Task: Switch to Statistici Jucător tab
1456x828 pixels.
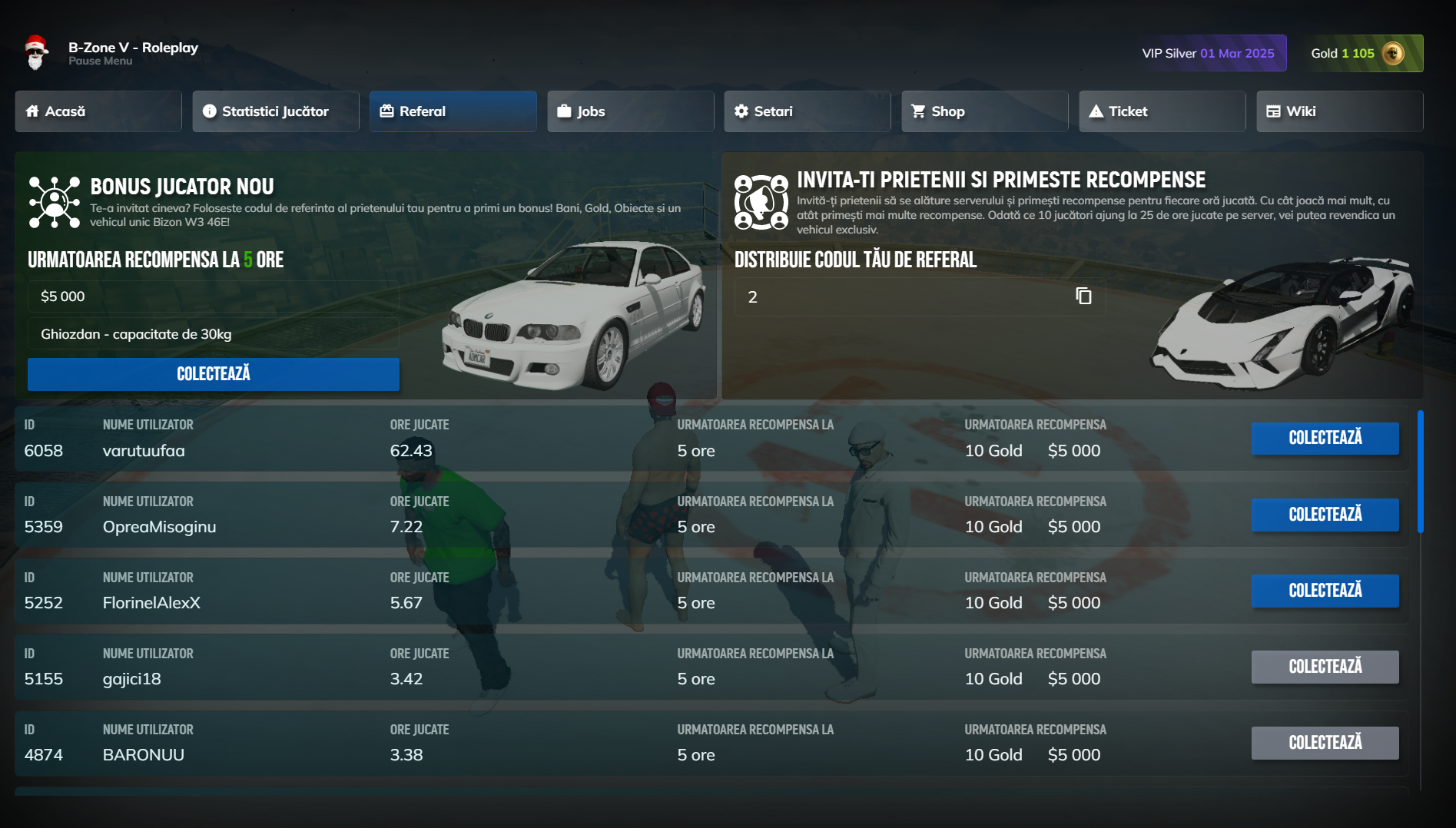Action: click(276, 111)
